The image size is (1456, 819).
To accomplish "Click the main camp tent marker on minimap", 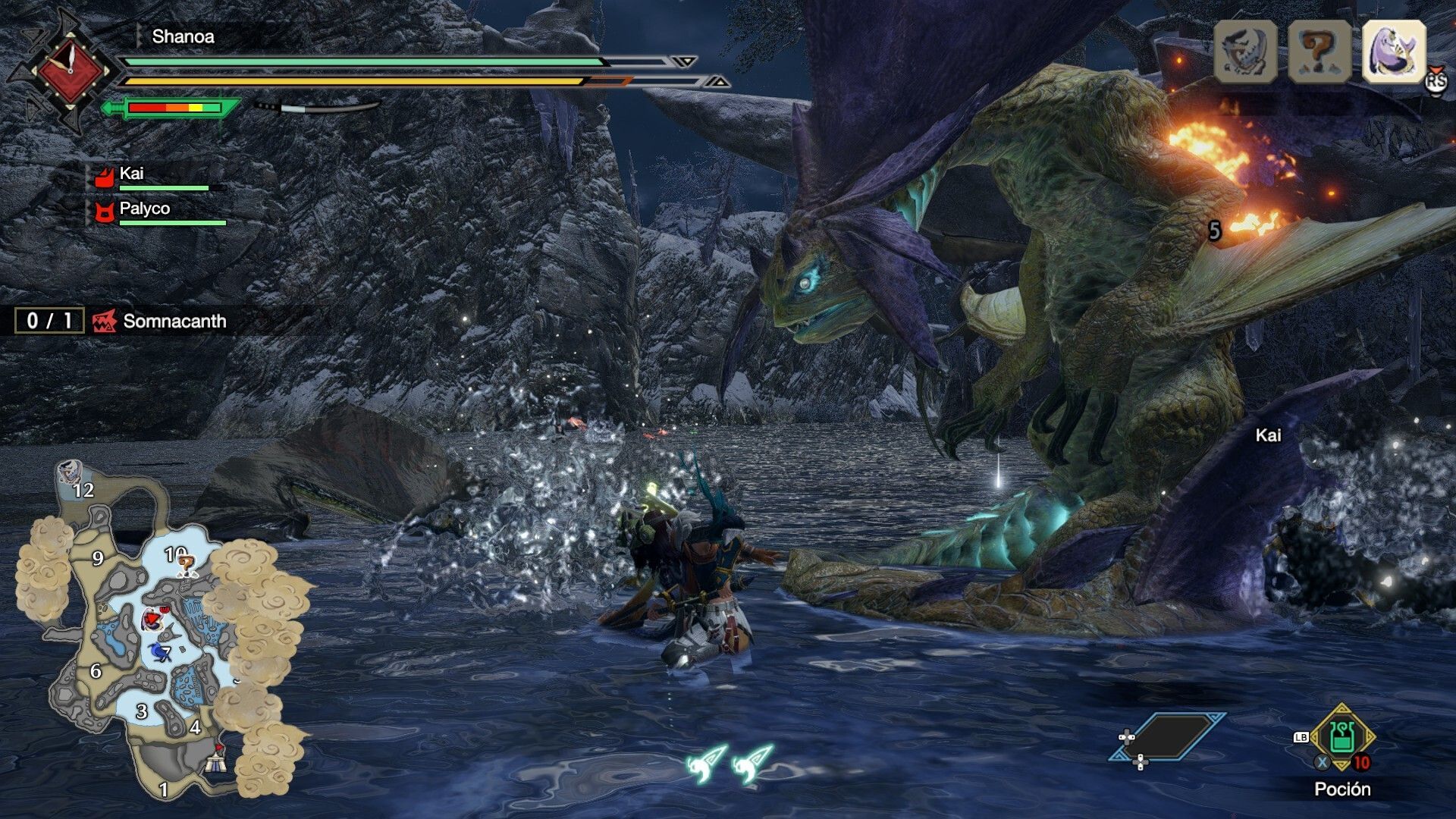I will 216,758.
